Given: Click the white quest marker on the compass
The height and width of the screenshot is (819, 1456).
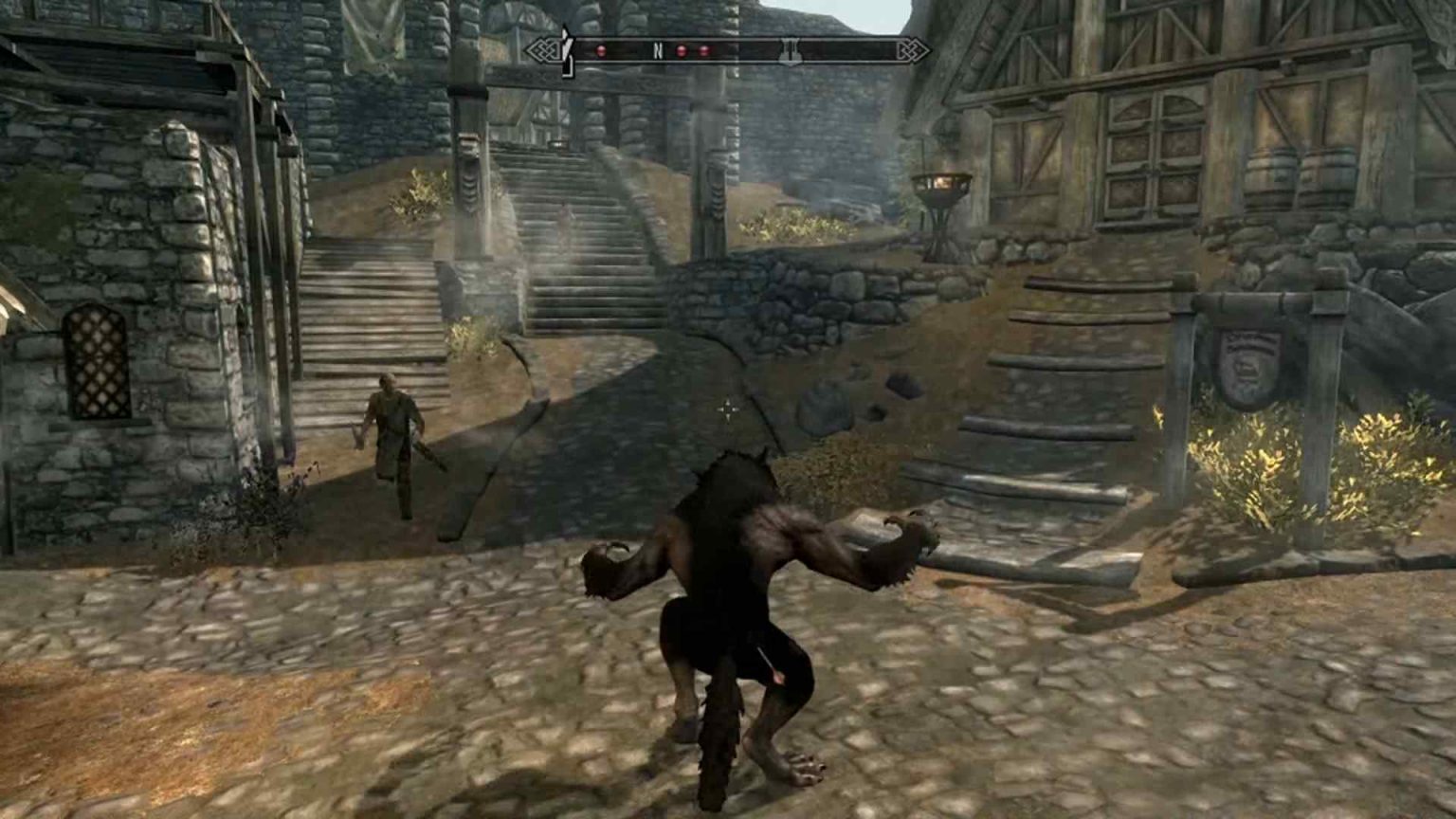Looking at the screenshot, I should (566, 50).
